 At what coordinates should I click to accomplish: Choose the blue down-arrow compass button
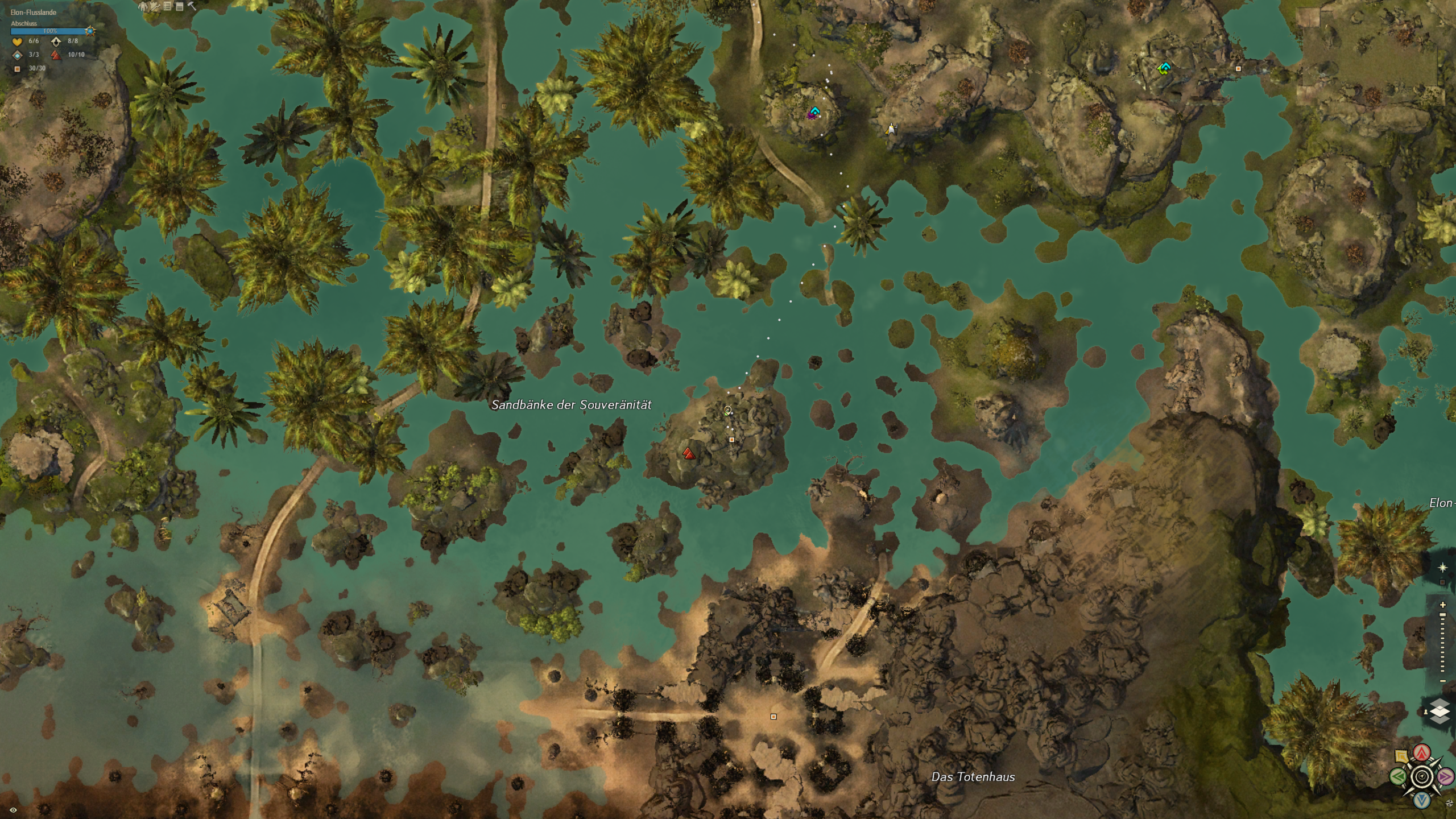click(1422, 800)
